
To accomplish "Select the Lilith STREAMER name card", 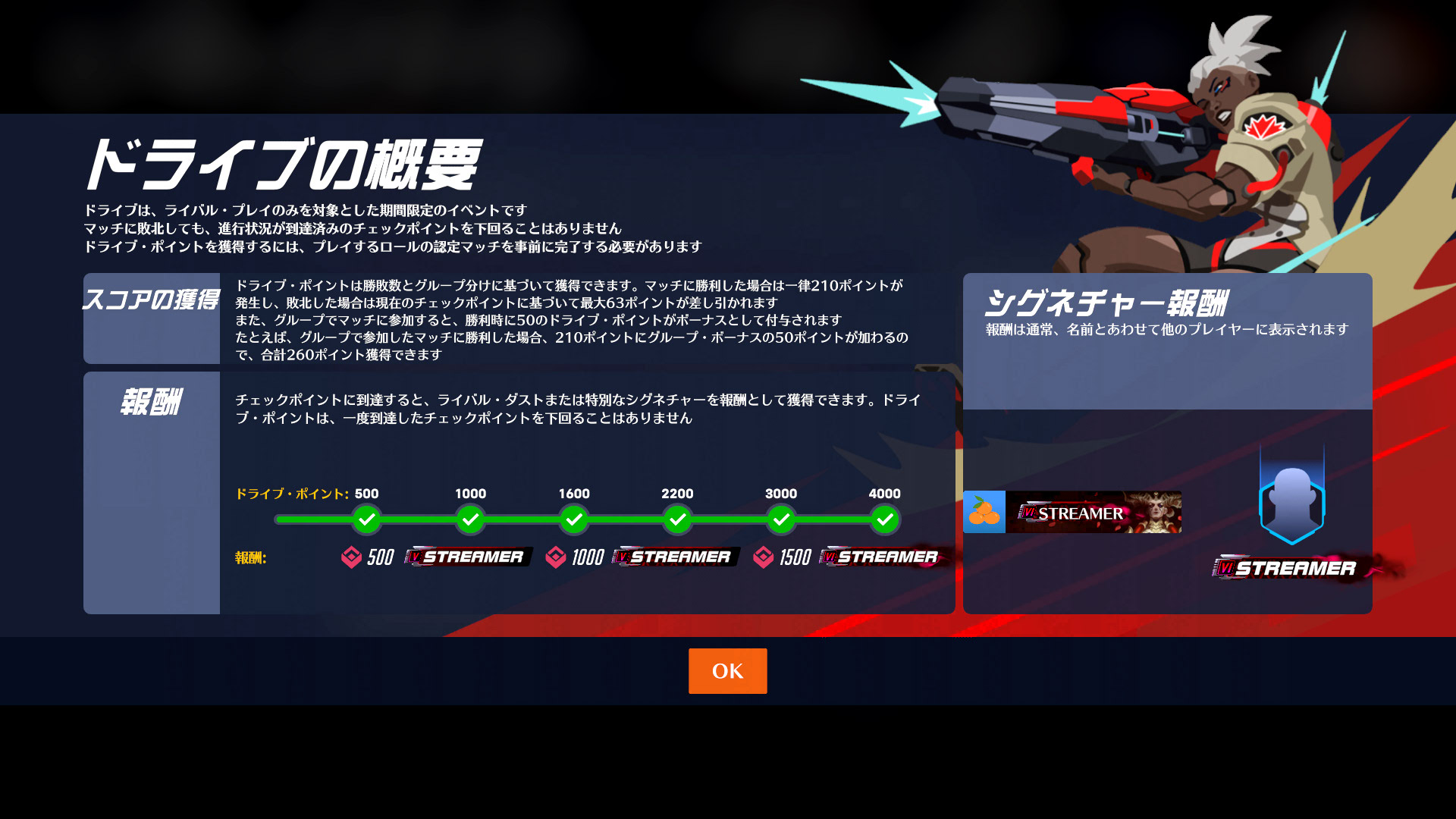I will (x=1094, y=512).
